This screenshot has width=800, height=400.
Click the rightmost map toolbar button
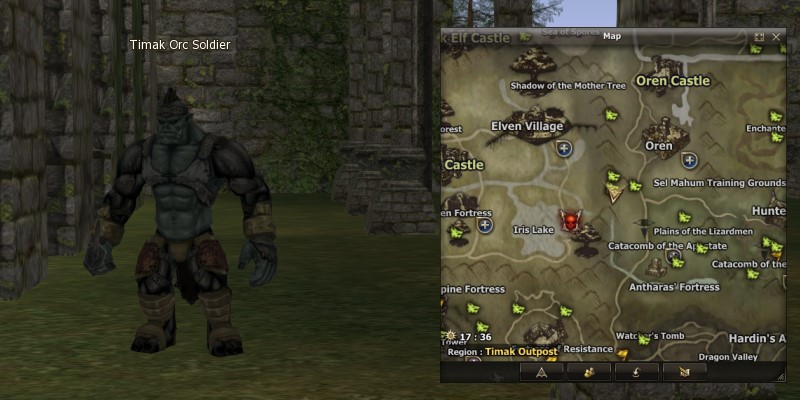[x=684, y=371]
